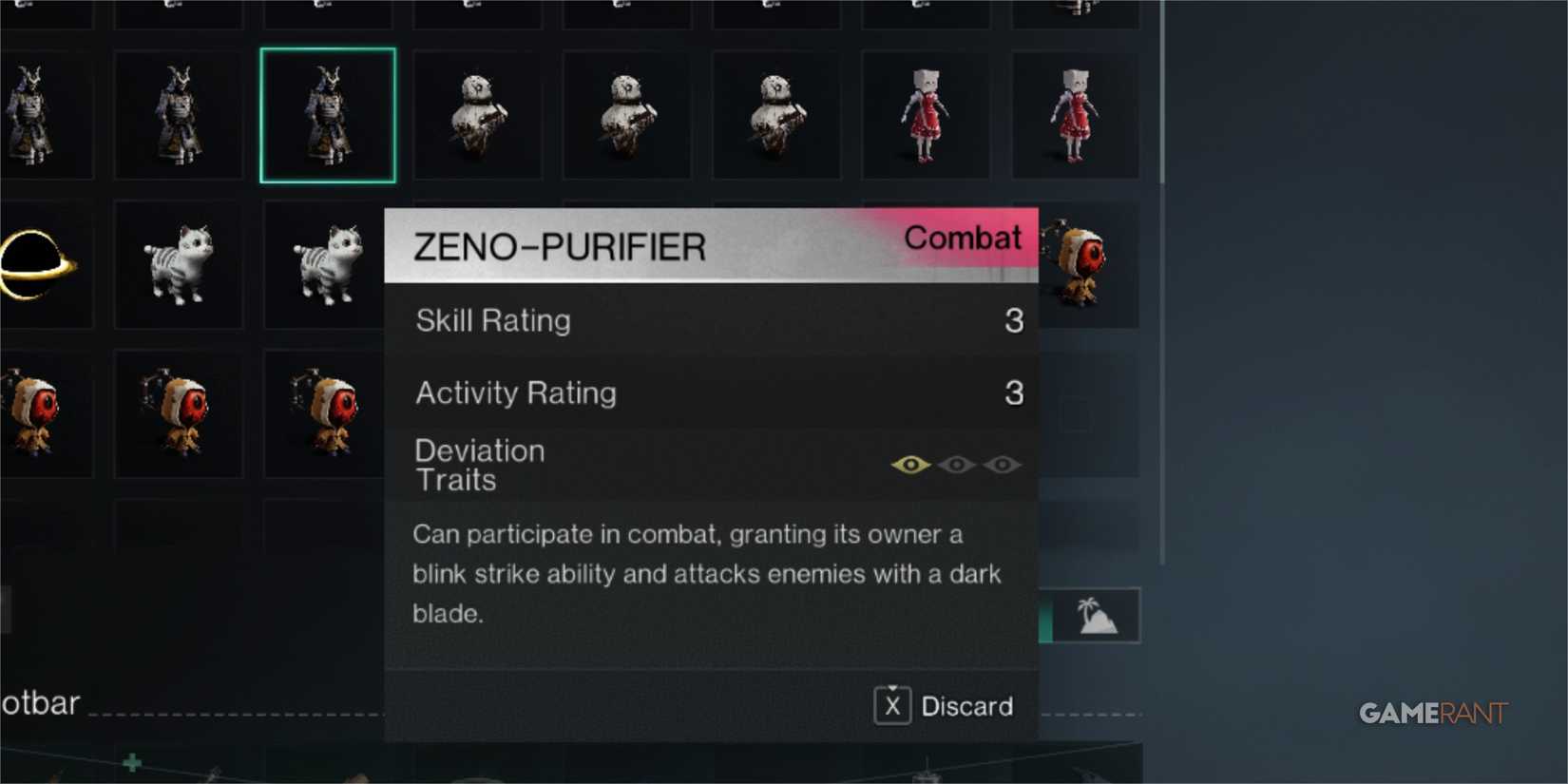Toggle the first yellow Deviation Traits eye
The height and width of the screenshot is (784, 1568).
pyautogui.click(x=911, y=465)
